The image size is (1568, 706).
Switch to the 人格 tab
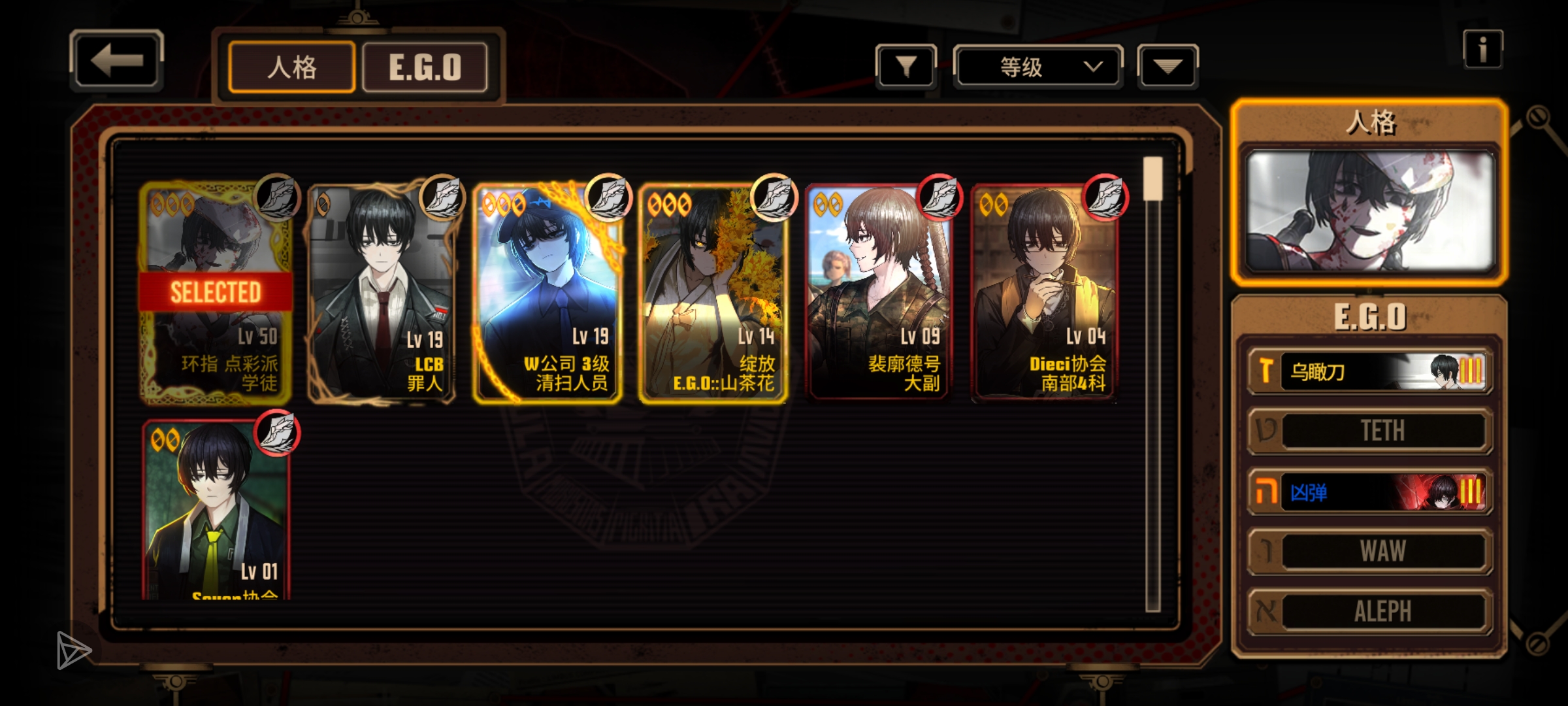point(291,67)
